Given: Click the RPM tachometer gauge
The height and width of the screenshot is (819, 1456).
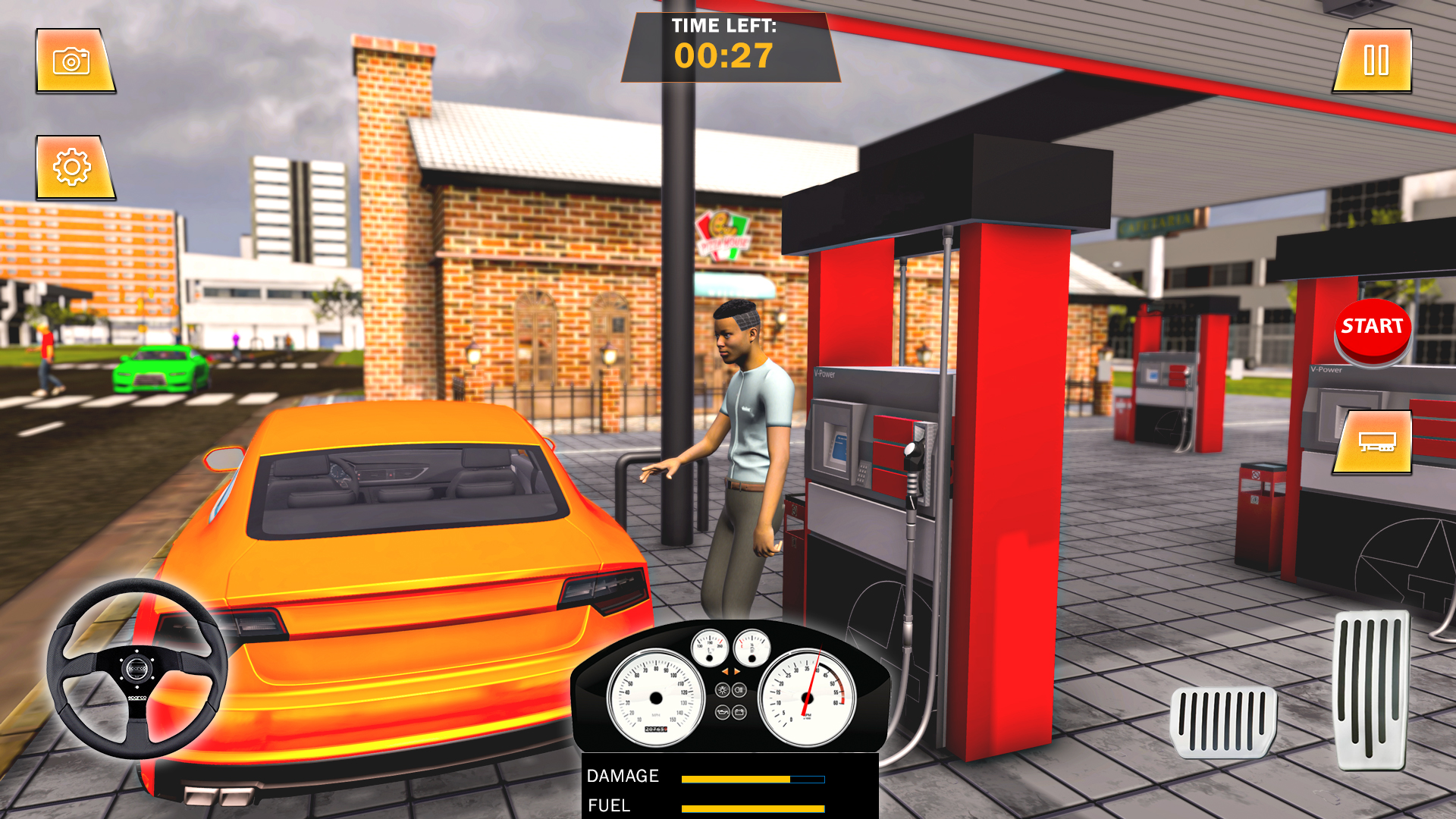Looking at the screenshot, I should coord(808,697).
